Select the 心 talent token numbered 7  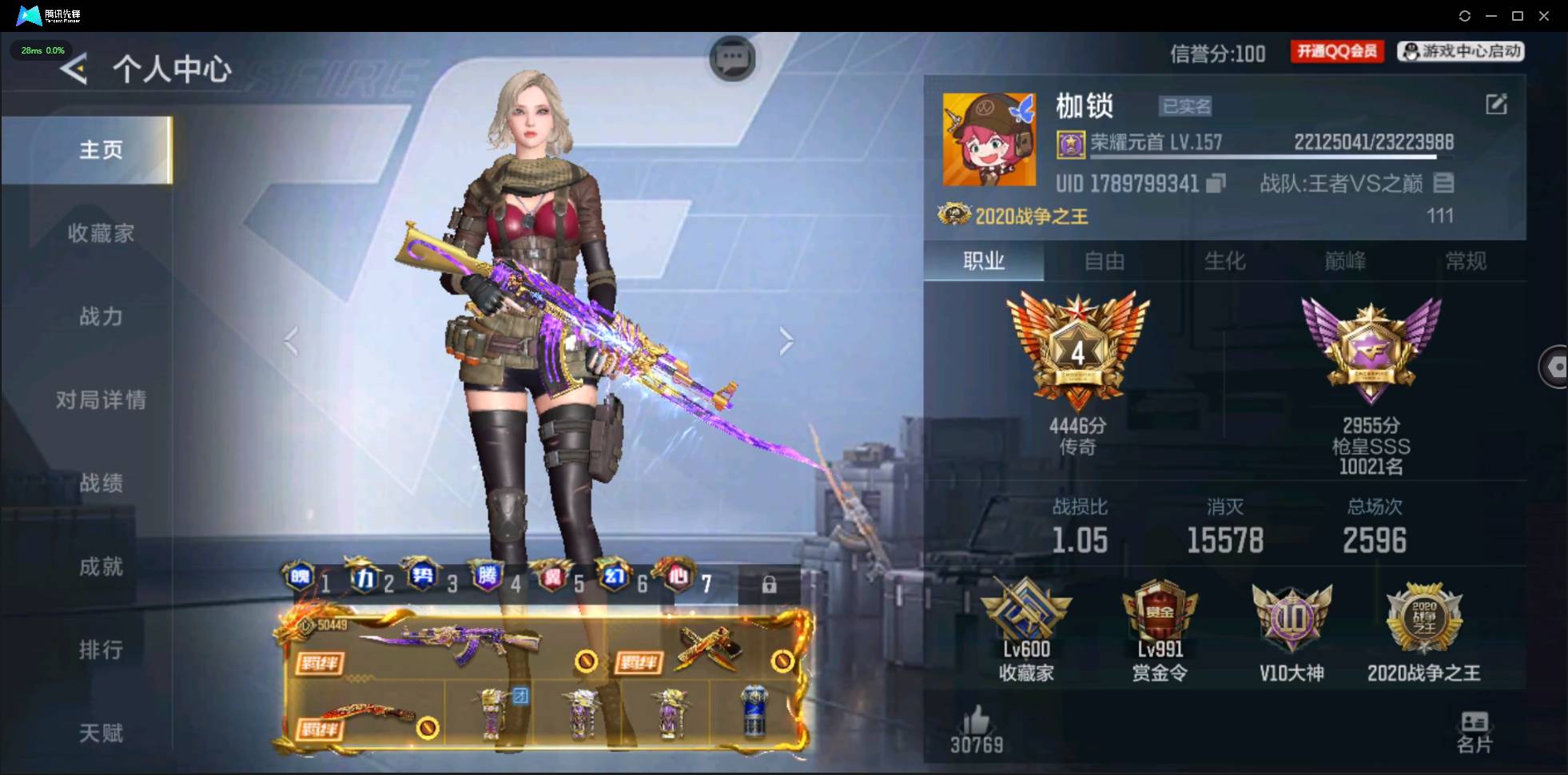(678, 577)
